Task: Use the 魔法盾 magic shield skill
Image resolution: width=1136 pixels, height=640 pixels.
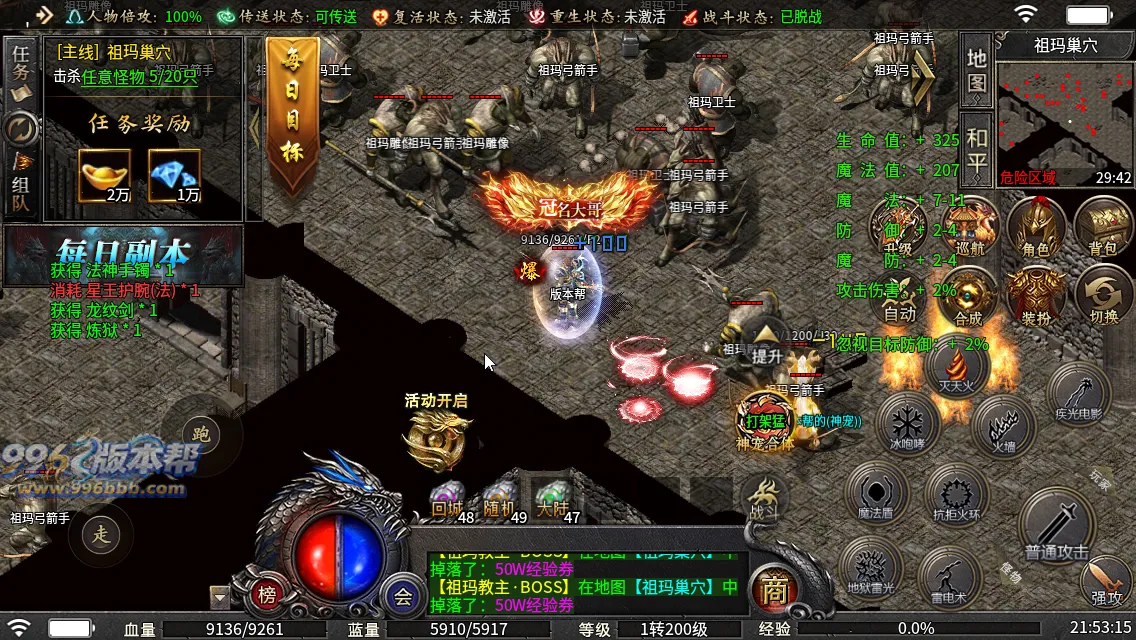Action: tap(876, 493)
